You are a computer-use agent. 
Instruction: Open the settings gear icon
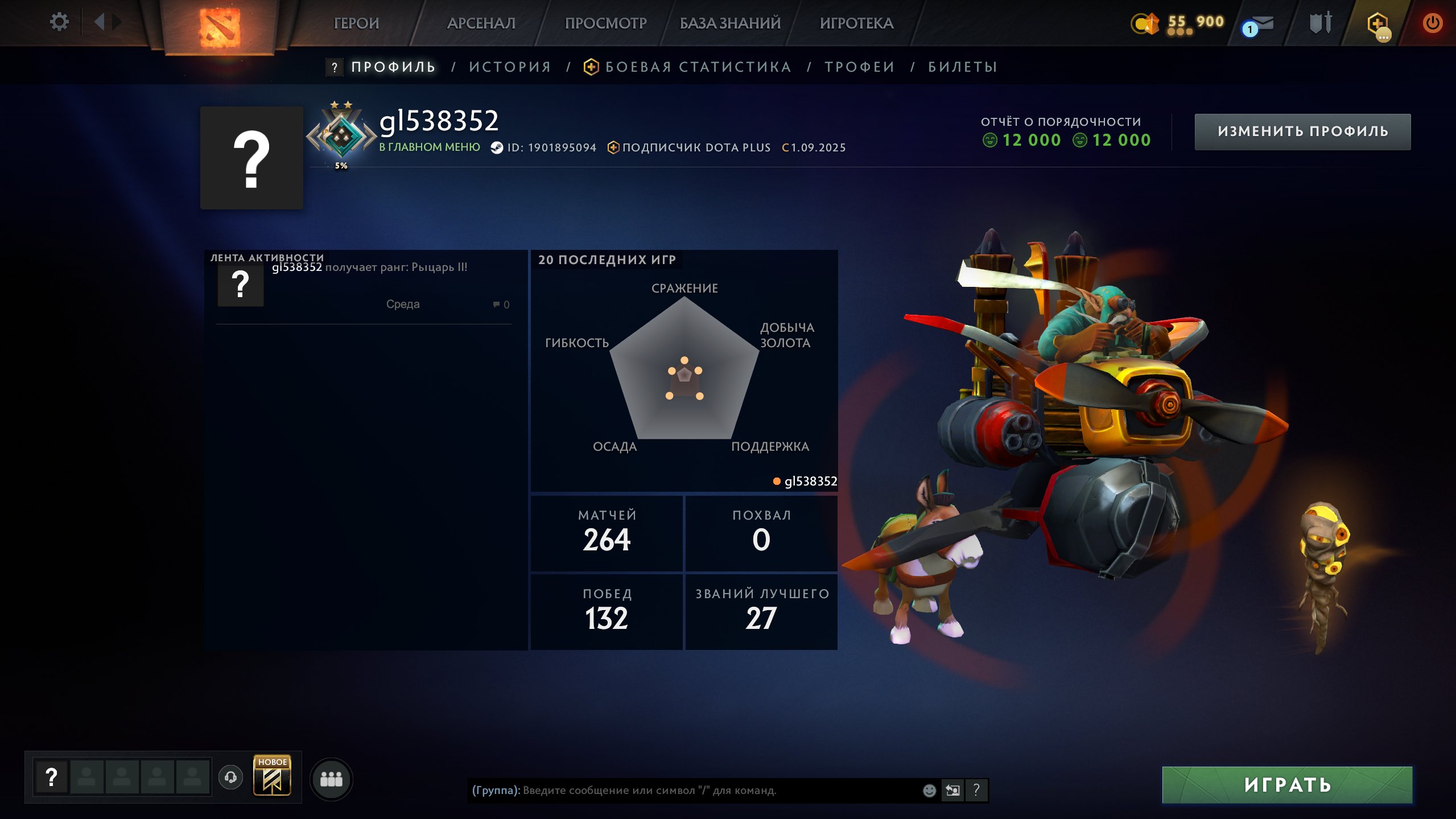click(x=59, y=22)
